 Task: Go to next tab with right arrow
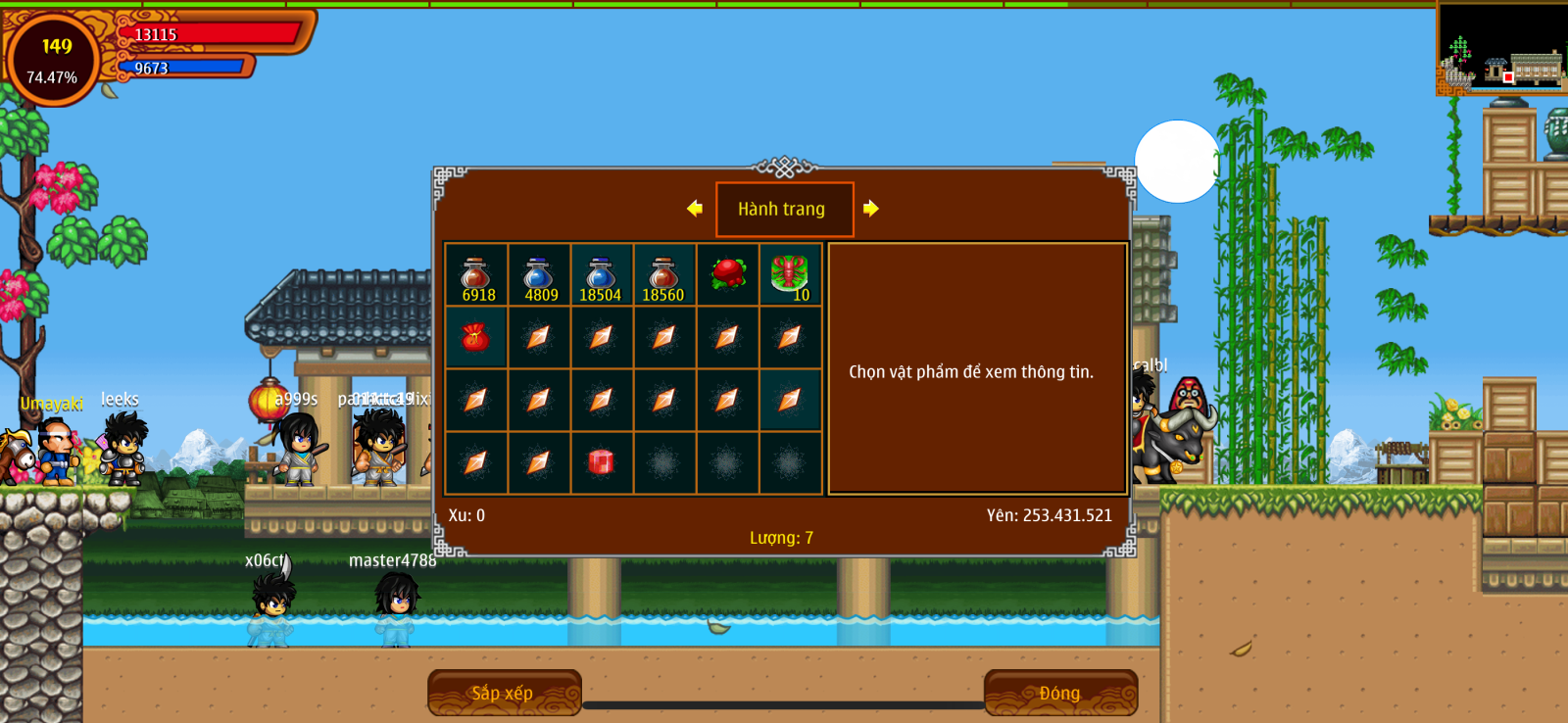870,208
